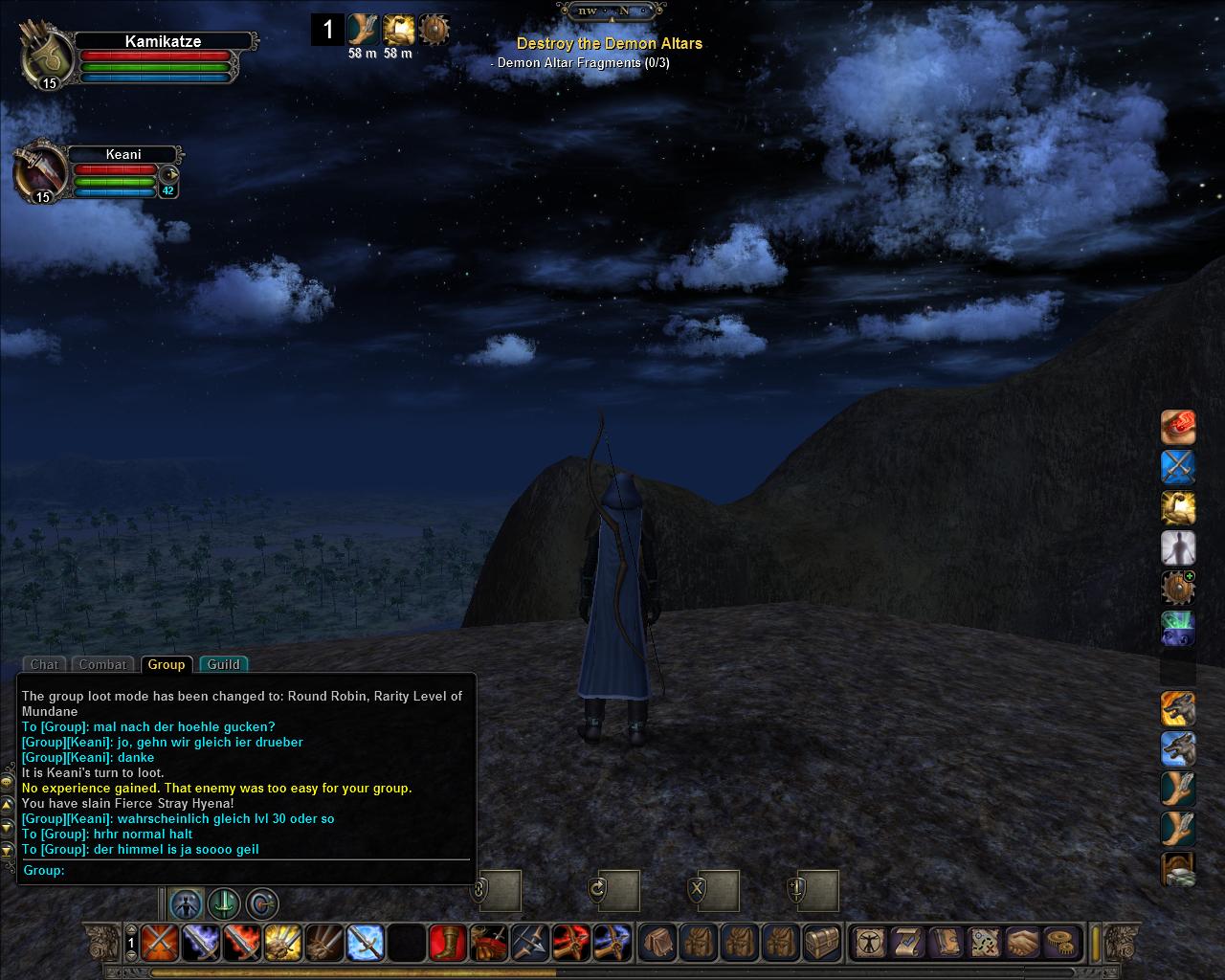1225x980 pixels.
Task: Activate the flaming wolf ability on the side bar
Action: click(1178, 709)
